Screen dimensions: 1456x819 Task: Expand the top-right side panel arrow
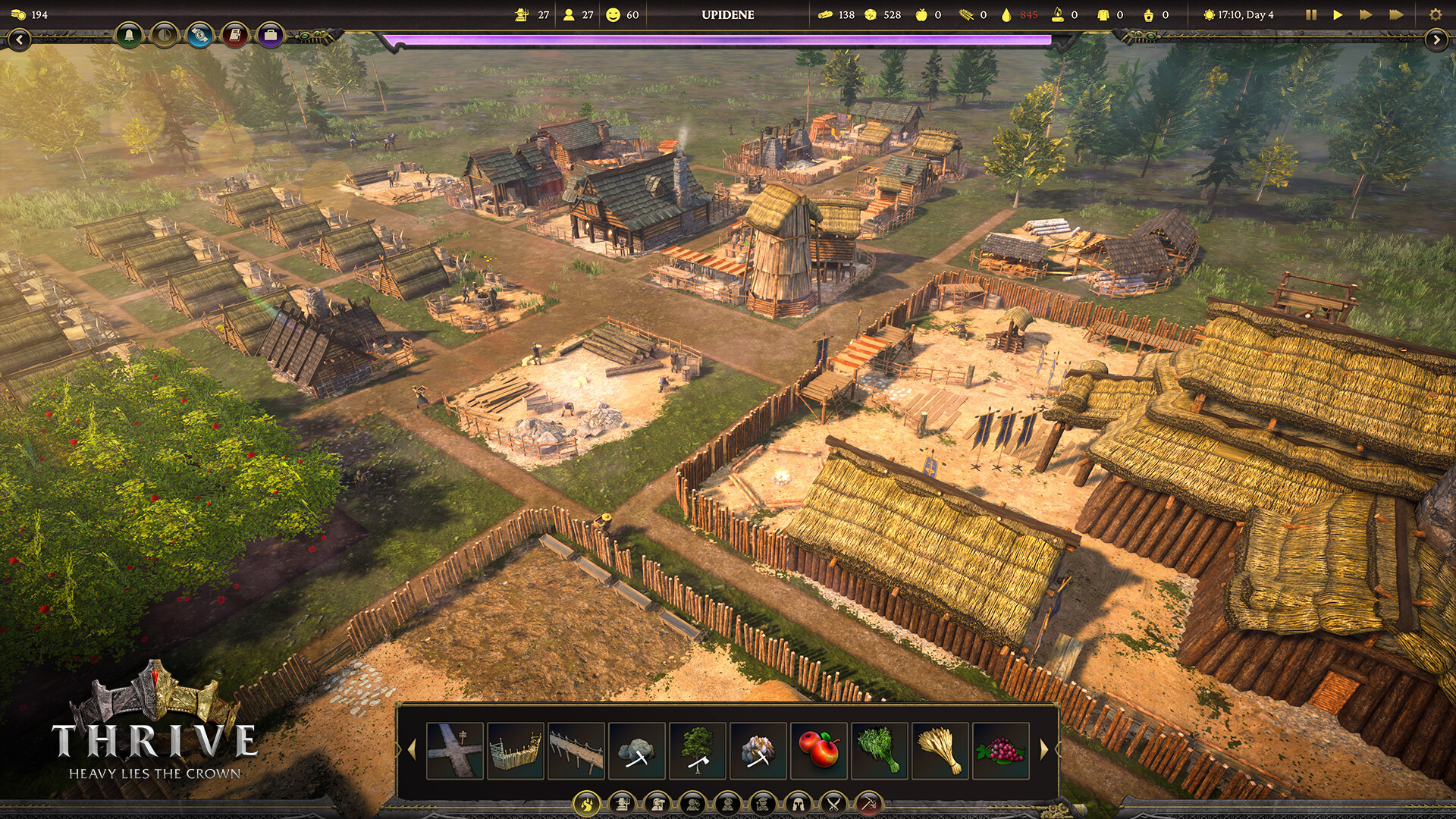tap(1436, 39)
